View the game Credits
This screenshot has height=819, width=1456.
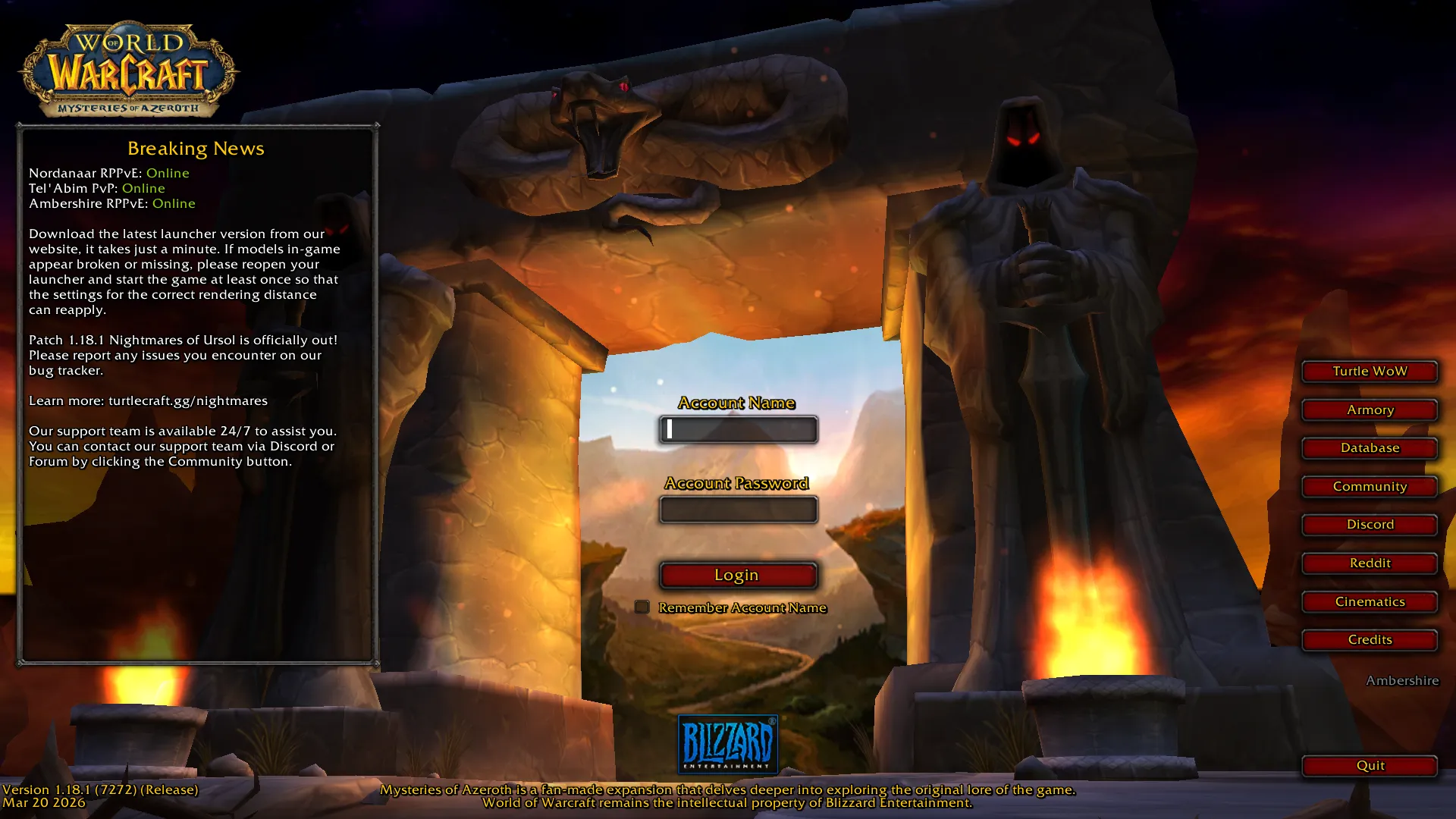1370,640
